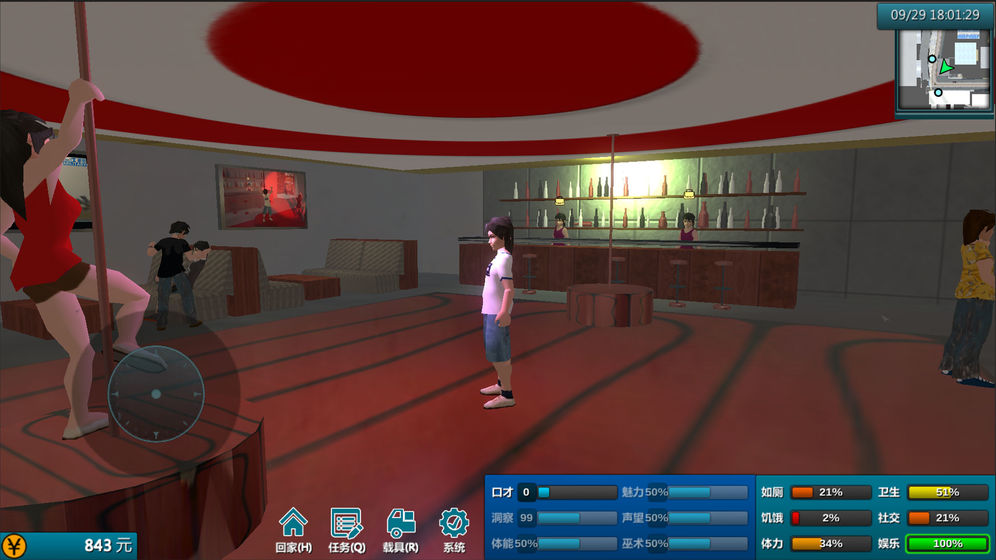996x560 pixels.
Task: Click the yen coin money icon
Action: [x=14, y=546]
